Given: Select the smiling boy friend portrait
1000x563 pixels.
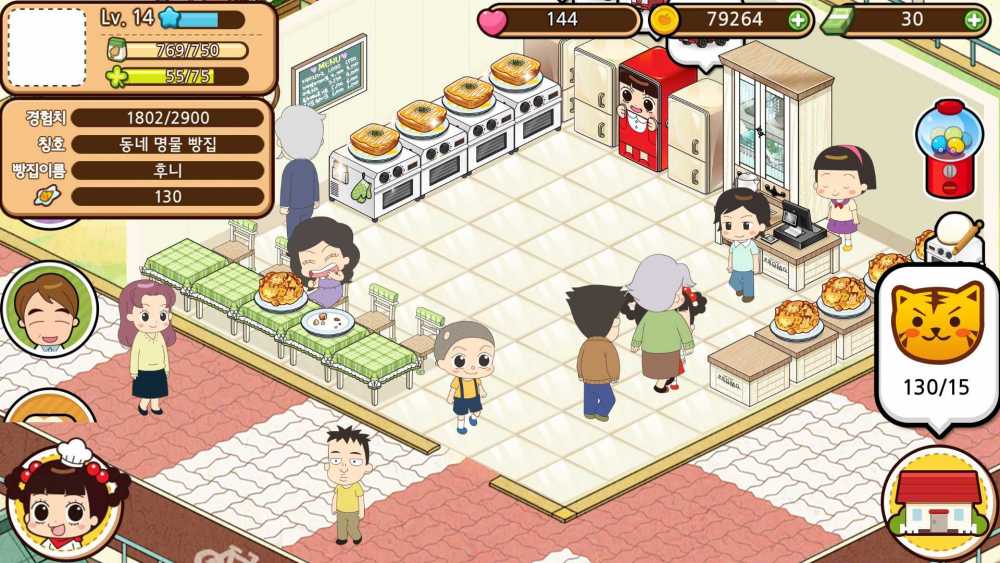Looking at the screenshot, I should coord(48,310).
